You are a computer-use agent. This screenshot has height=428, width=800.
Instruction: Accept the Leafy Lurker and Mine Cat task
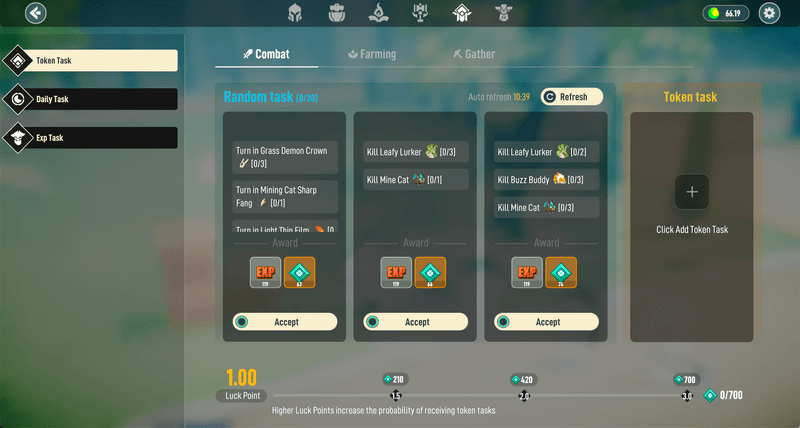(417, 322)
